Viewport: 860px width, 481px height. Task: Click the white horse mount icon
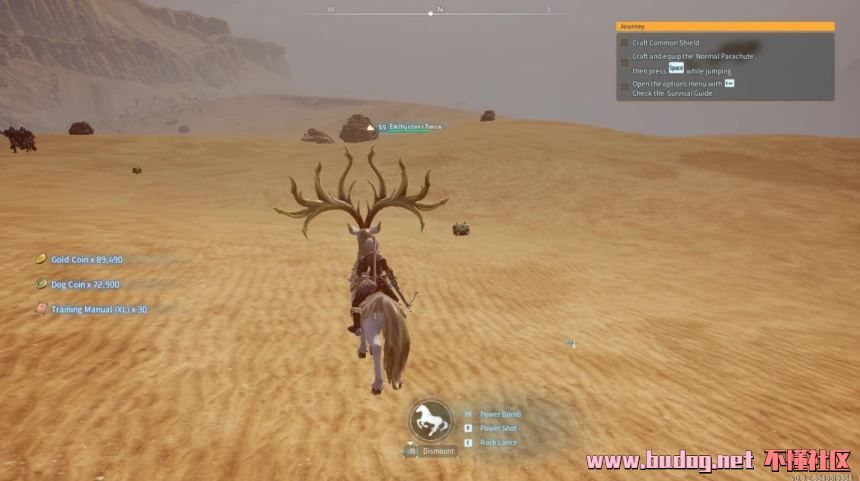[431, 420]
